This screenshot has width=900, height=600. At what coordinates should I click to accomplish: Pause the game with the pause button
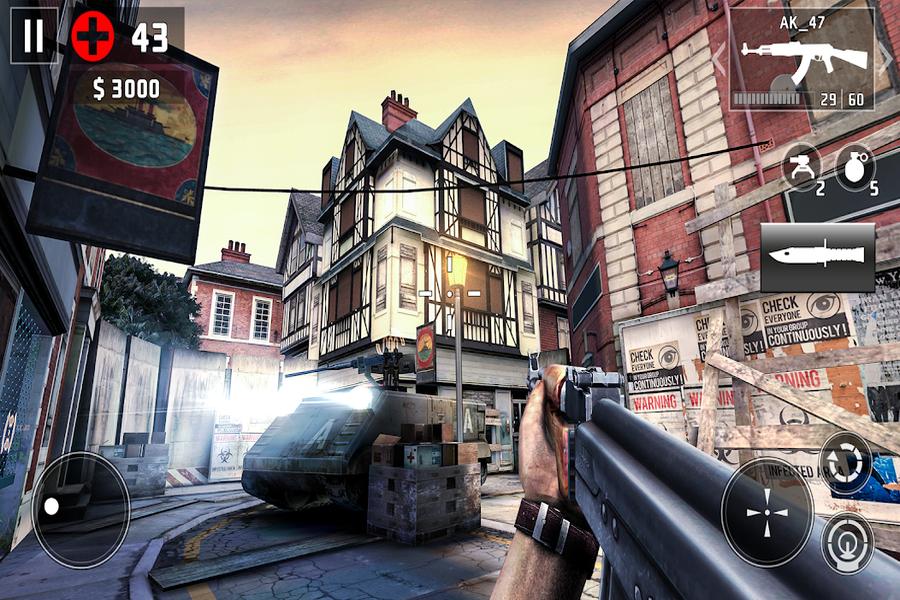coord(34,36)
